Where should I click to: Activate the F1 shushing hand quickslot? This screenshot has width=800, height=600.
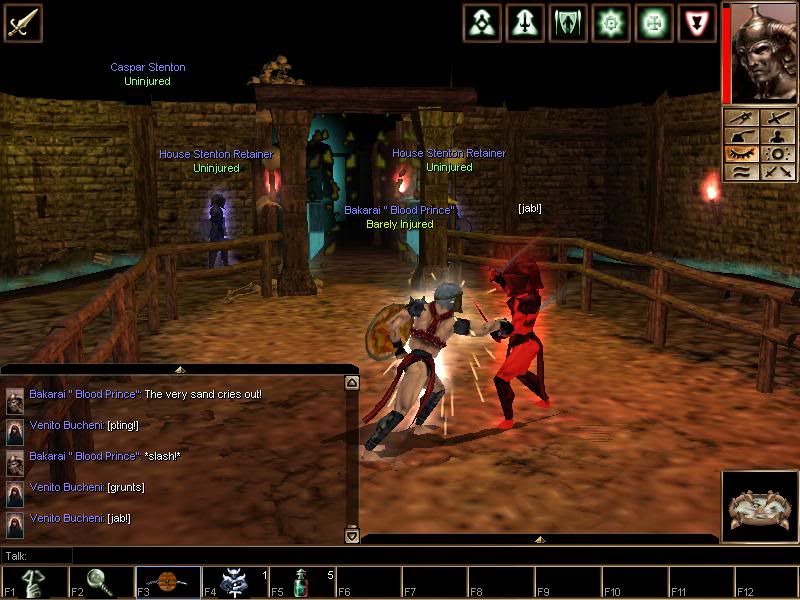coord(35,582)
